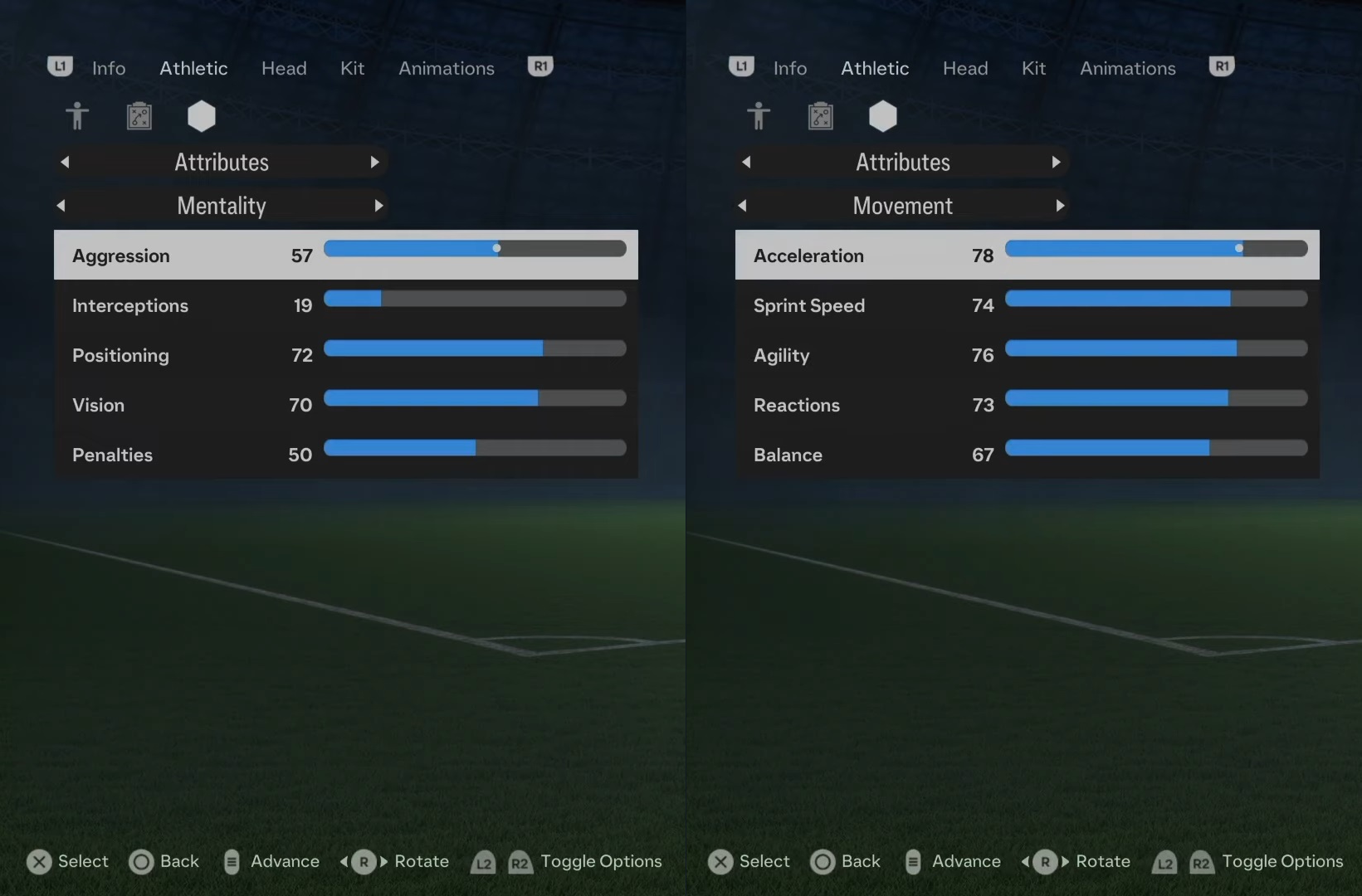Image resolution: width=1362 pixels, height=896 pixels.
Task: Click the R1 shoulder button icon on right panel
Action: 1221,66
